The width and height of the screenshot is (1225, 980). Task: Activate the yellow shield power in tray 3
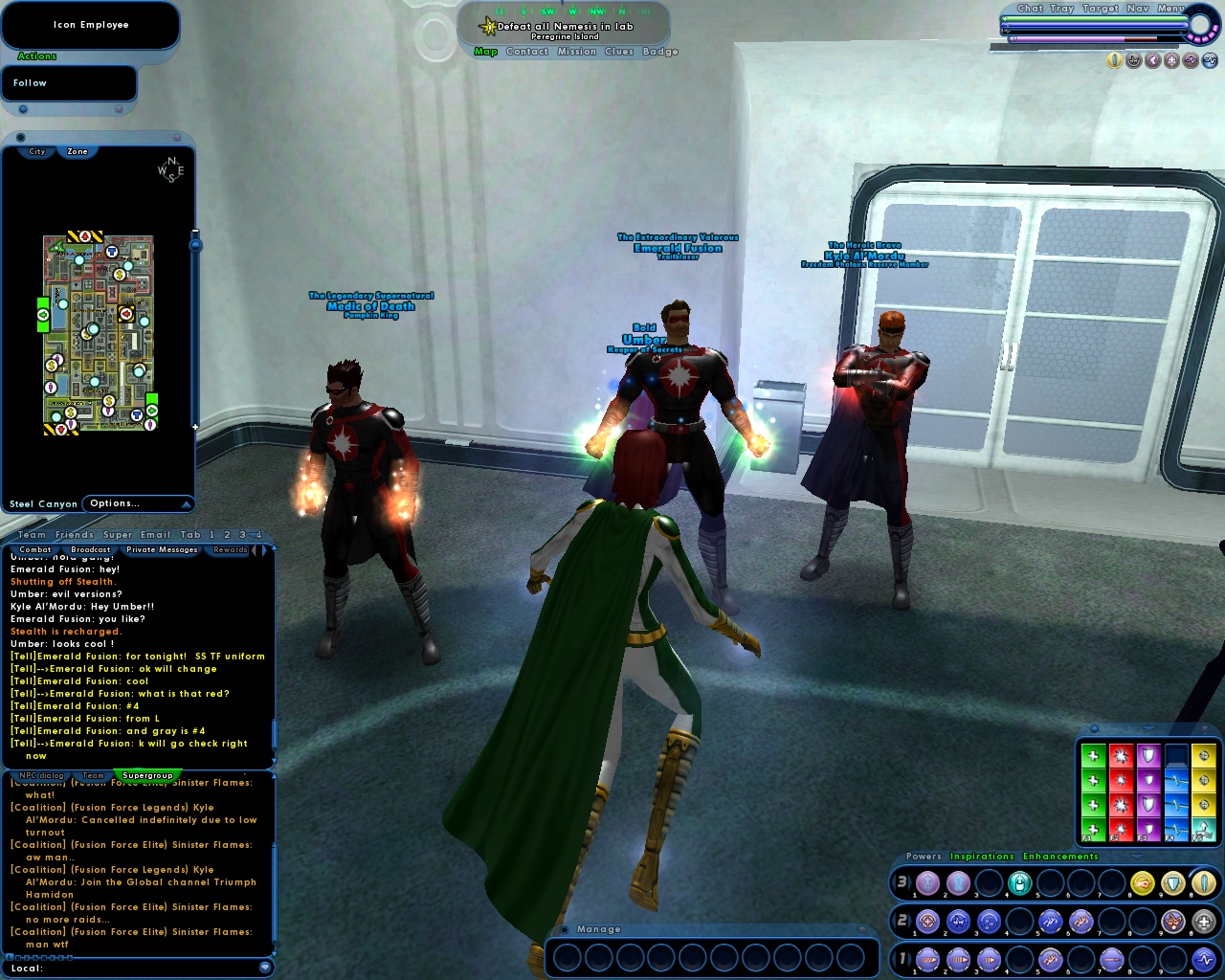click(x=1171, y=883)
